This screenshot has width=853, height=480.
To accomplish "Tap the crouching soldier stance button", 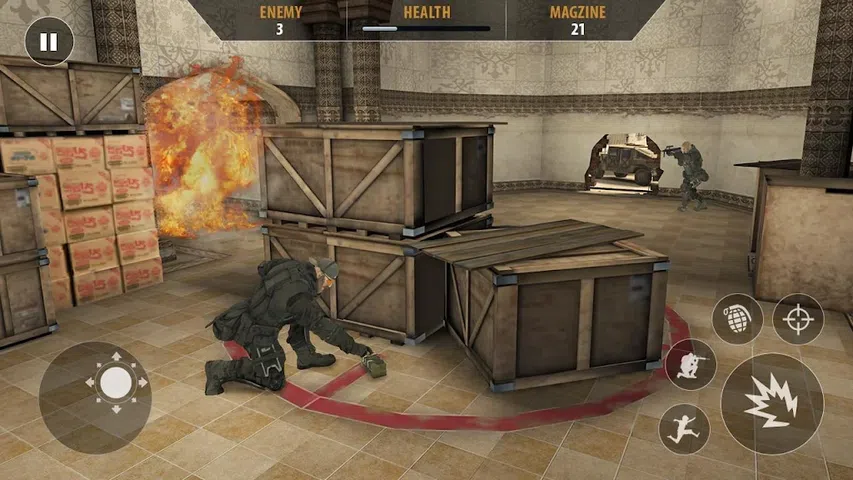I will (x=690, y=364).
